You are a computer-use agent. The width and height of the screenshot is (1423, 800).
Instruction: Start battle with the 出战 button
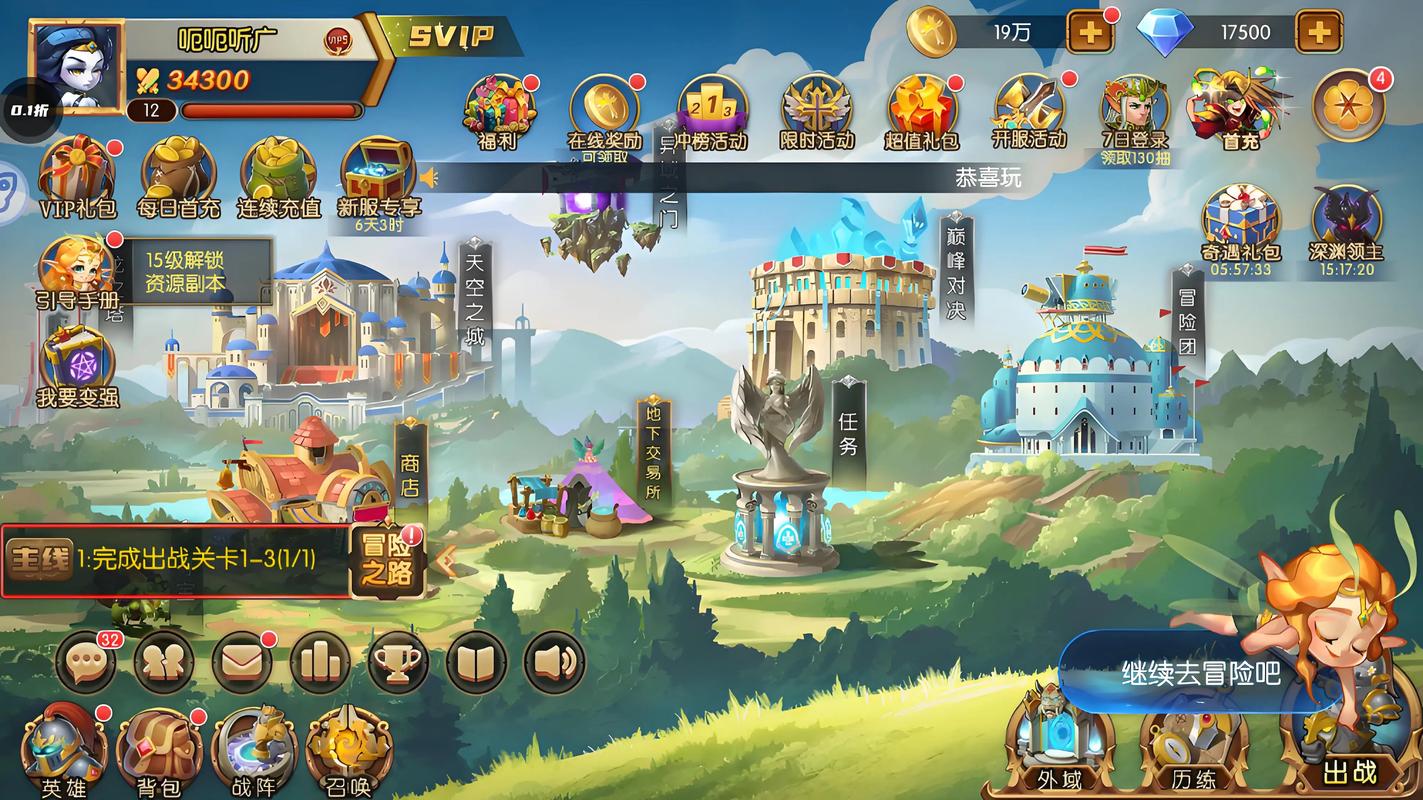pos(1348,745)
